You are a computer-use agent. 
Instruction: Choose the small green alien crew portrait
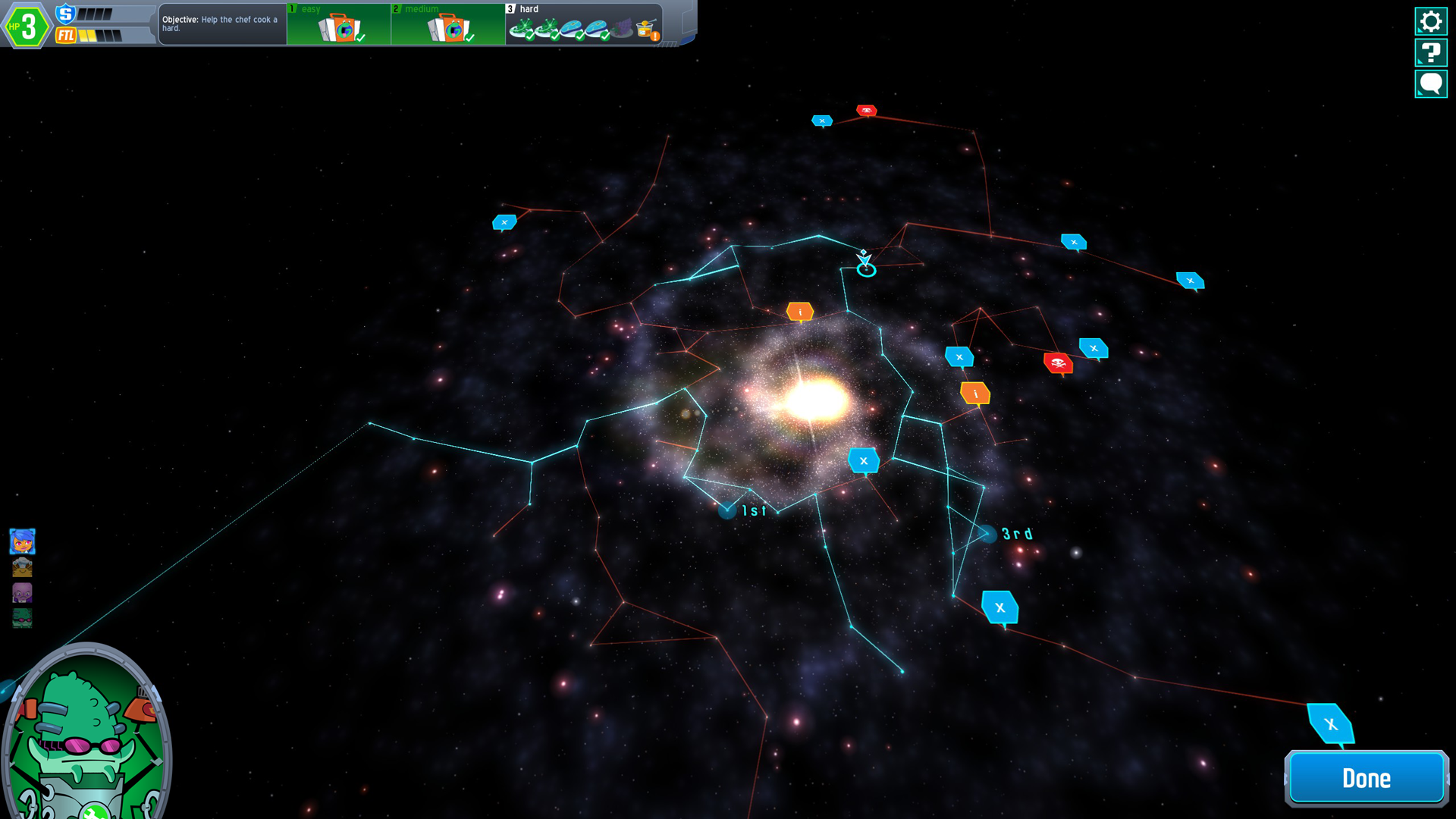22,618
